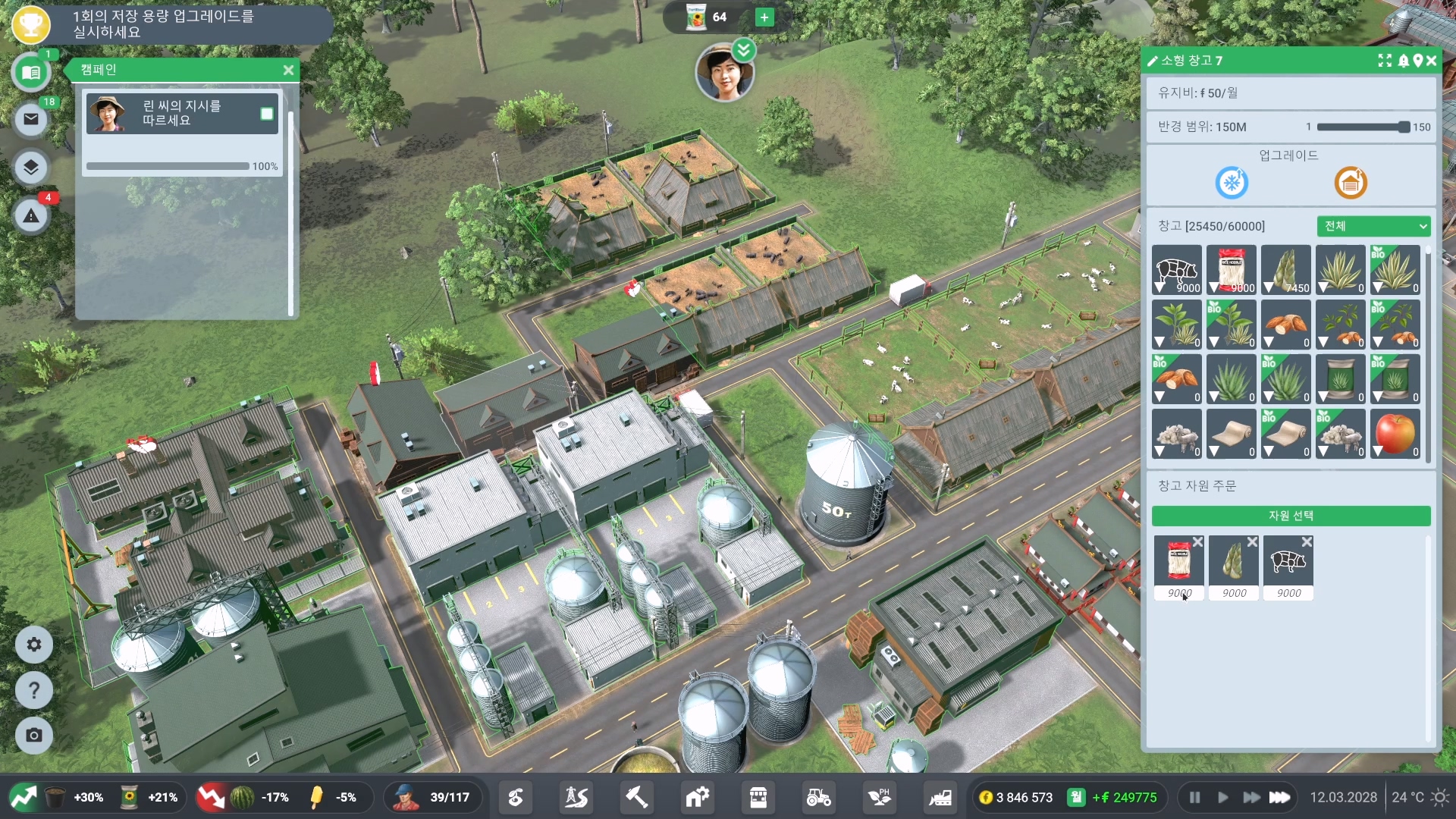
Task: Click the green plus next to seed count
Action: 764,17
